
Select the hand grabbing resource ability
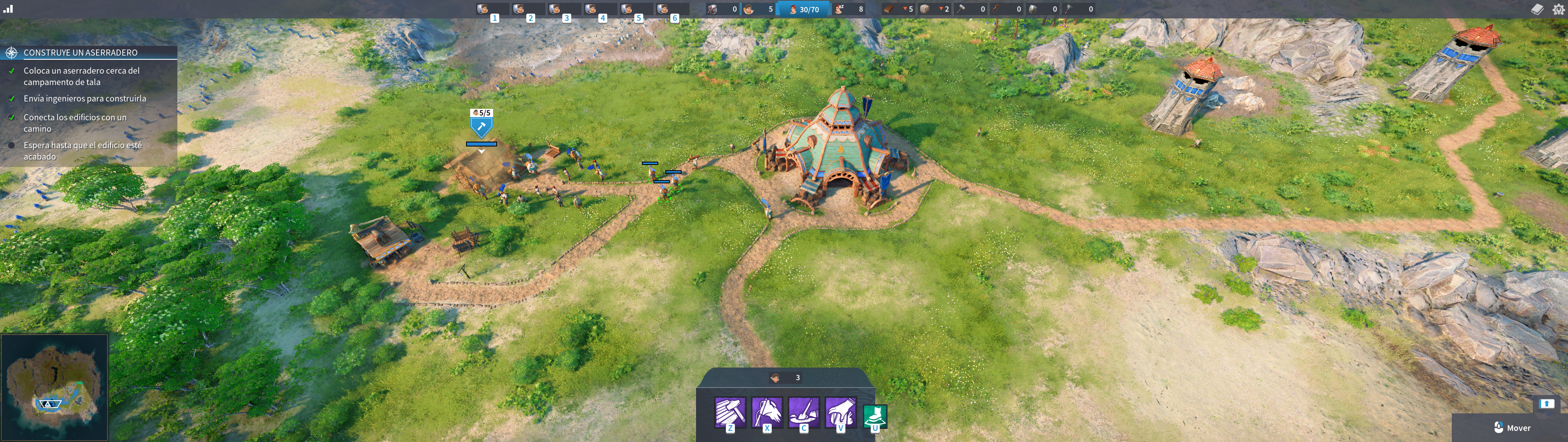tap(840, 412)
